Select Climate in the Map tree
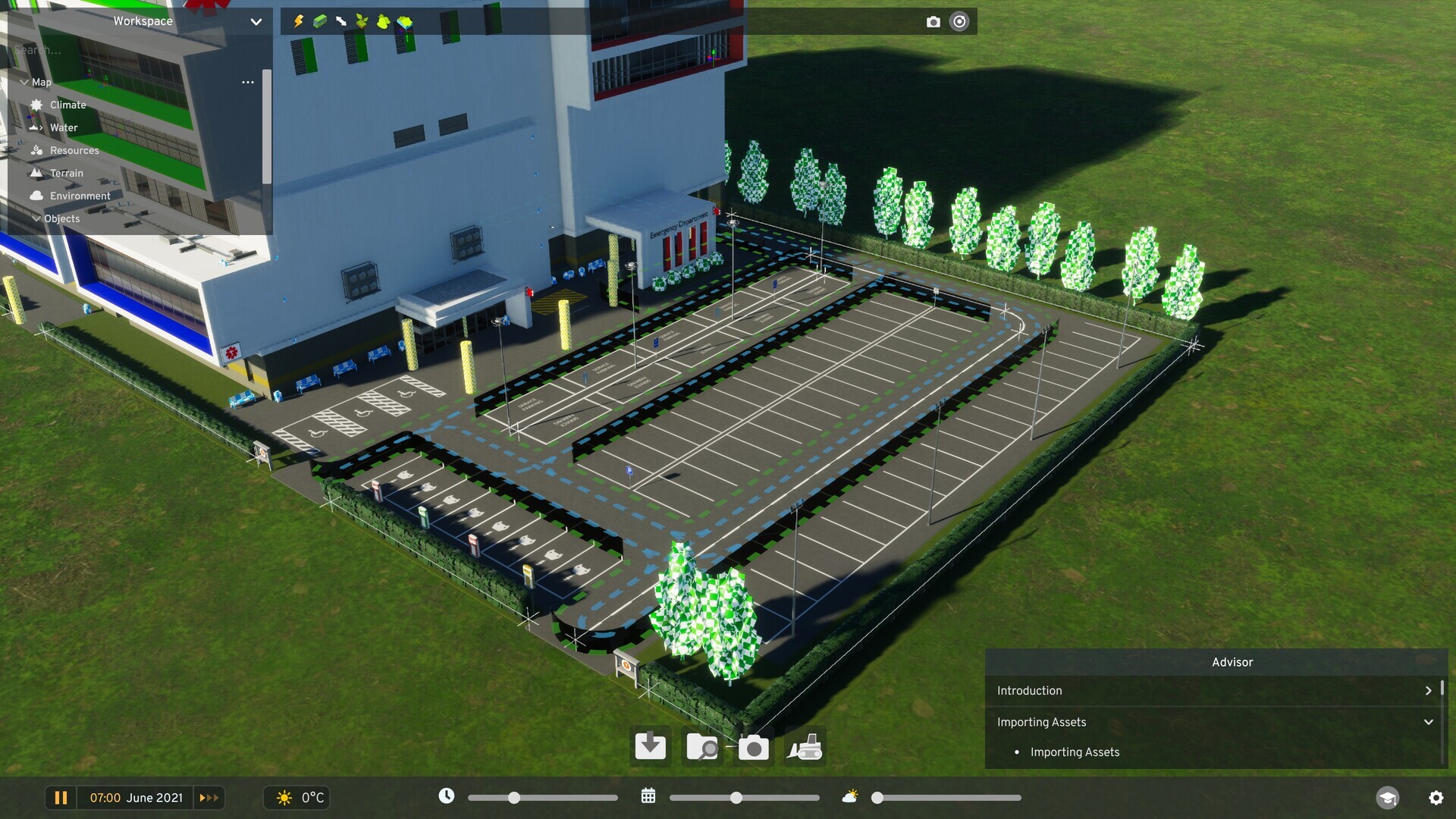 [x=67, y=105]
